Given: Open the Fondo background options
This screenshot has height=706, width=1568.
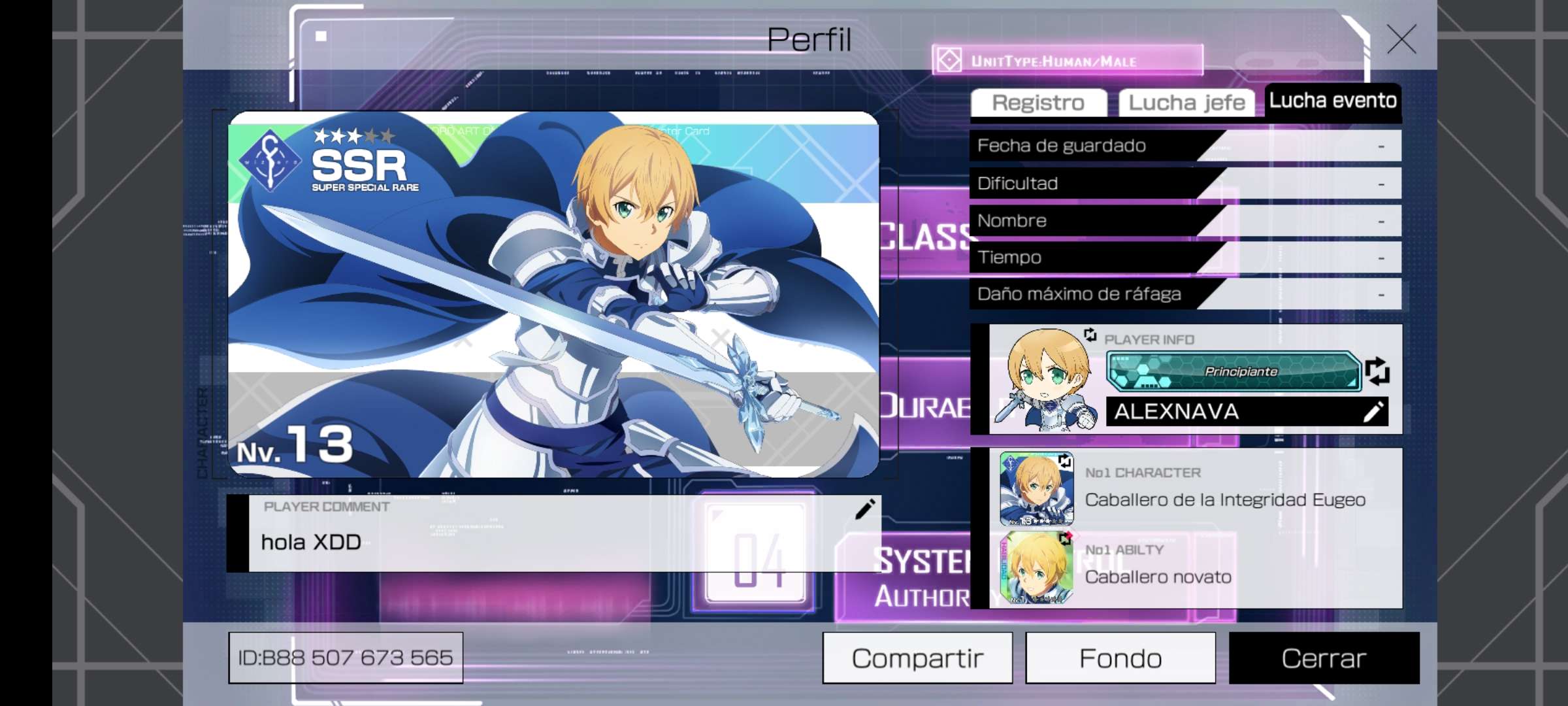Looking at the screenshot, I should click(x=1120, y=658).
